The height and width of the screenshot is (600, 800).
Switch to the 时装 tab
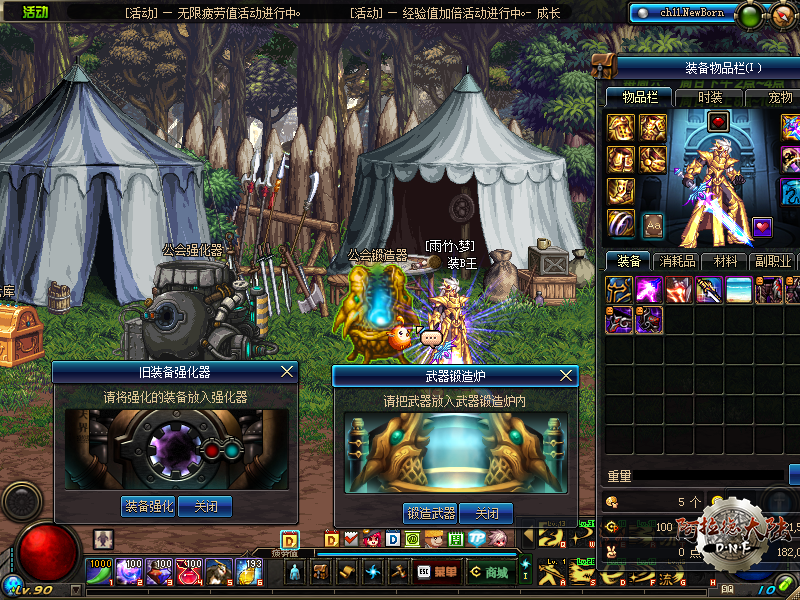point(710,97)
